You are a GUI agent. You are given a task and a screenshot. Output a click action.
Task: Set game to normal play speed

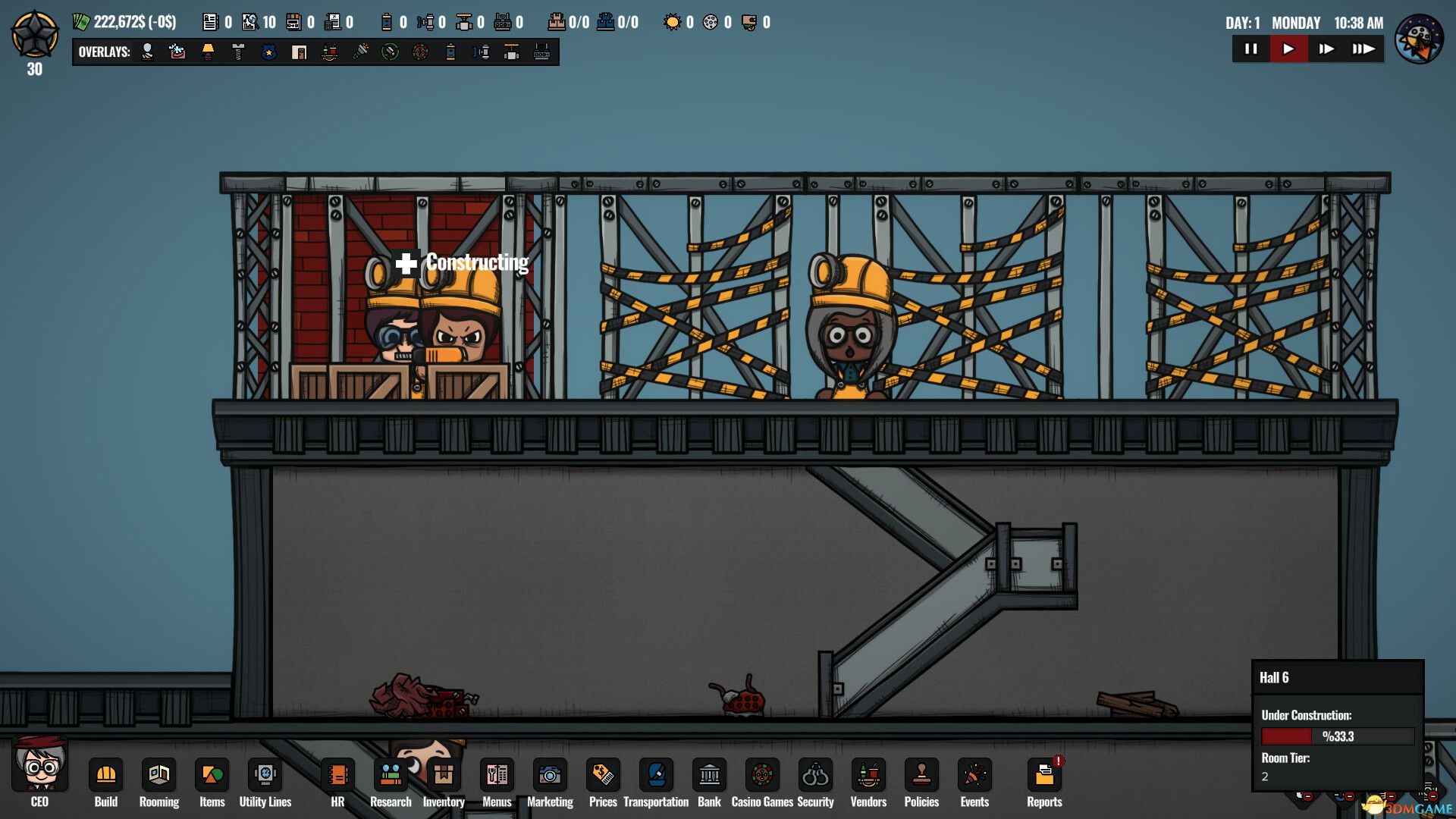coord(1288,49)
